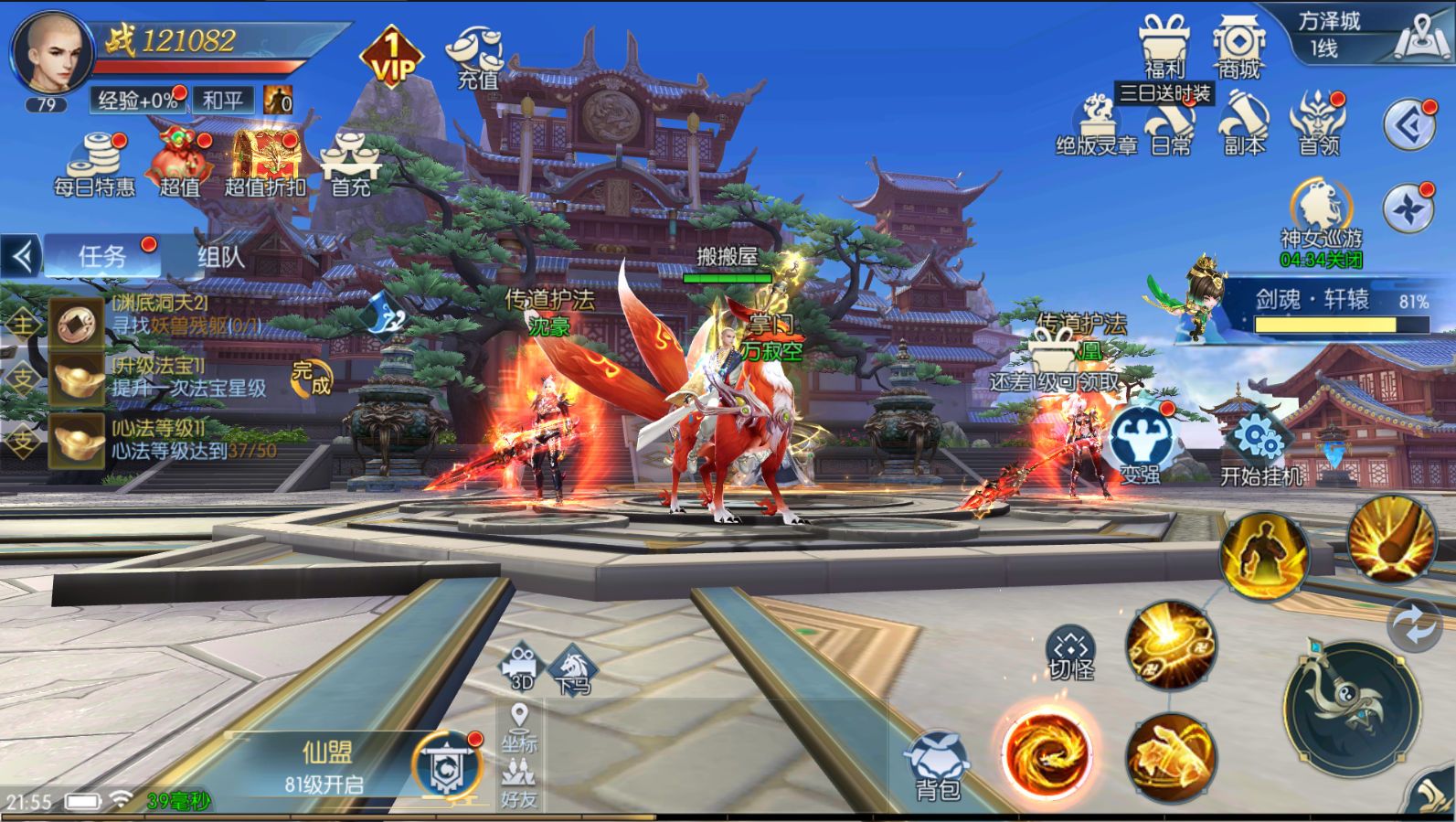The image size is (1456, 822).
Task: Dismount using the 下马 button
Action: [573, 672]
